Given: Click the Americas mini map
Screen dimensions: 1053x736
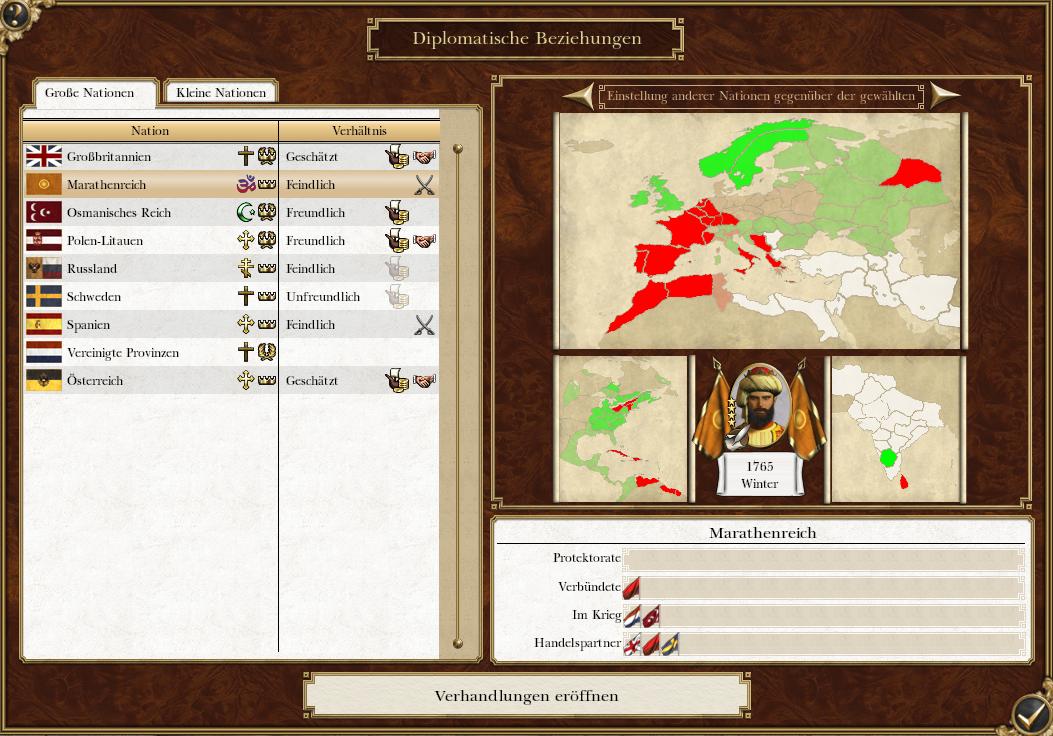Looking at the screenshot, I should (x=621, y=428).
